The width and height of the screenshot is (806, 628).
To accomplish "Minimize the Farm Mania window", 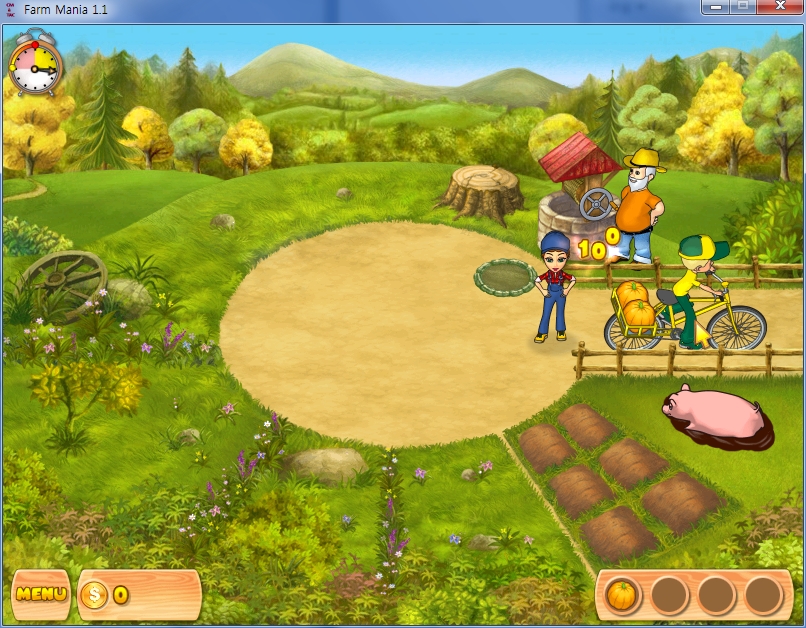I will (x=715, y=8).
